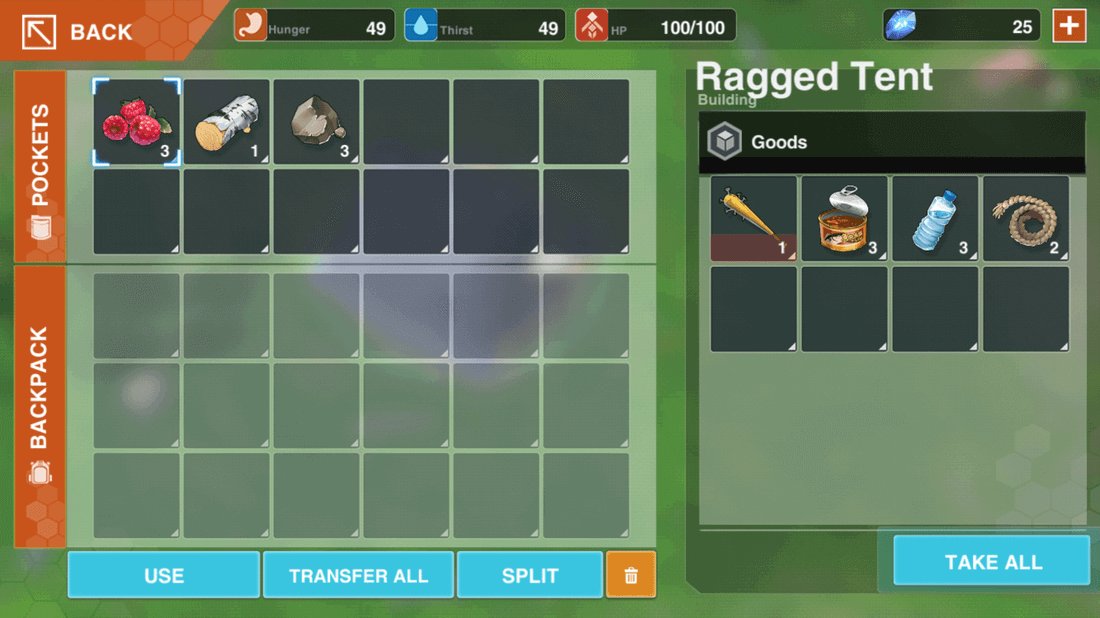Viewport: 1100px width, 618px height.
Task: Select the raspberries slot in pockets
Action: point(137,123)
